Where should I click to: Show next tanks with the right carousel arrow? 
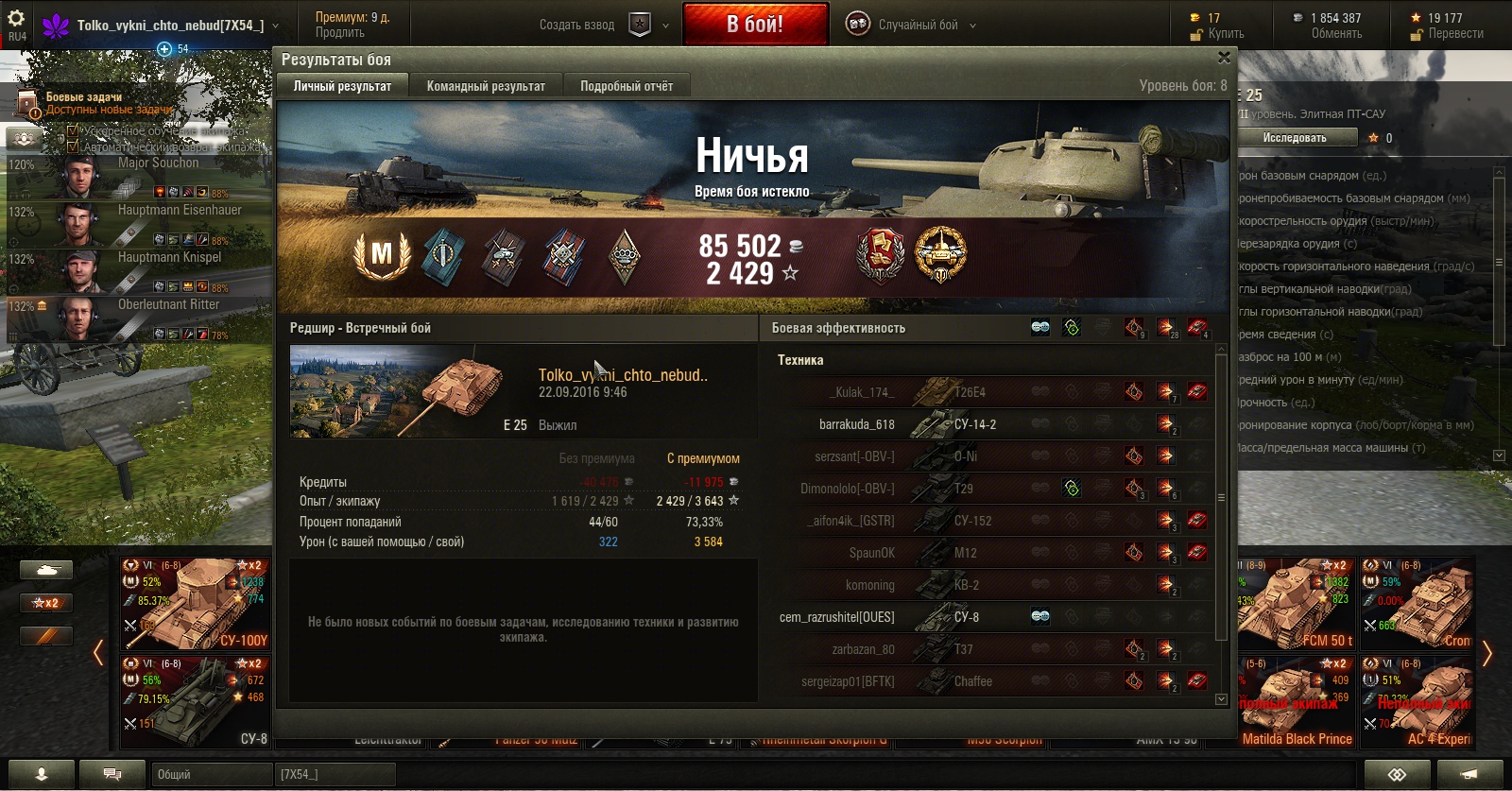tap(1486, 653)
